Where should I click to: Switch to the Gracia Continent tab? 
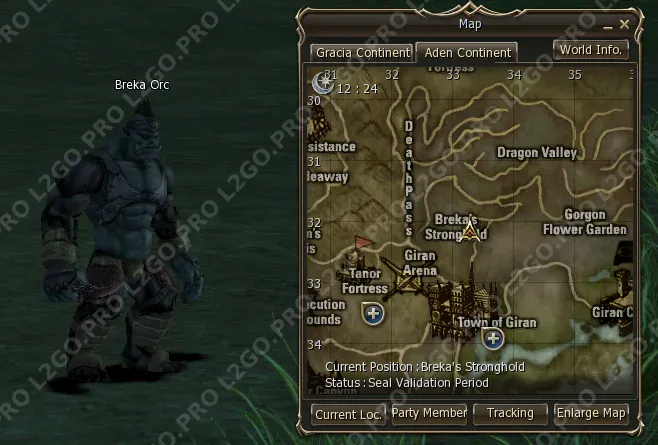pos(361,52)
